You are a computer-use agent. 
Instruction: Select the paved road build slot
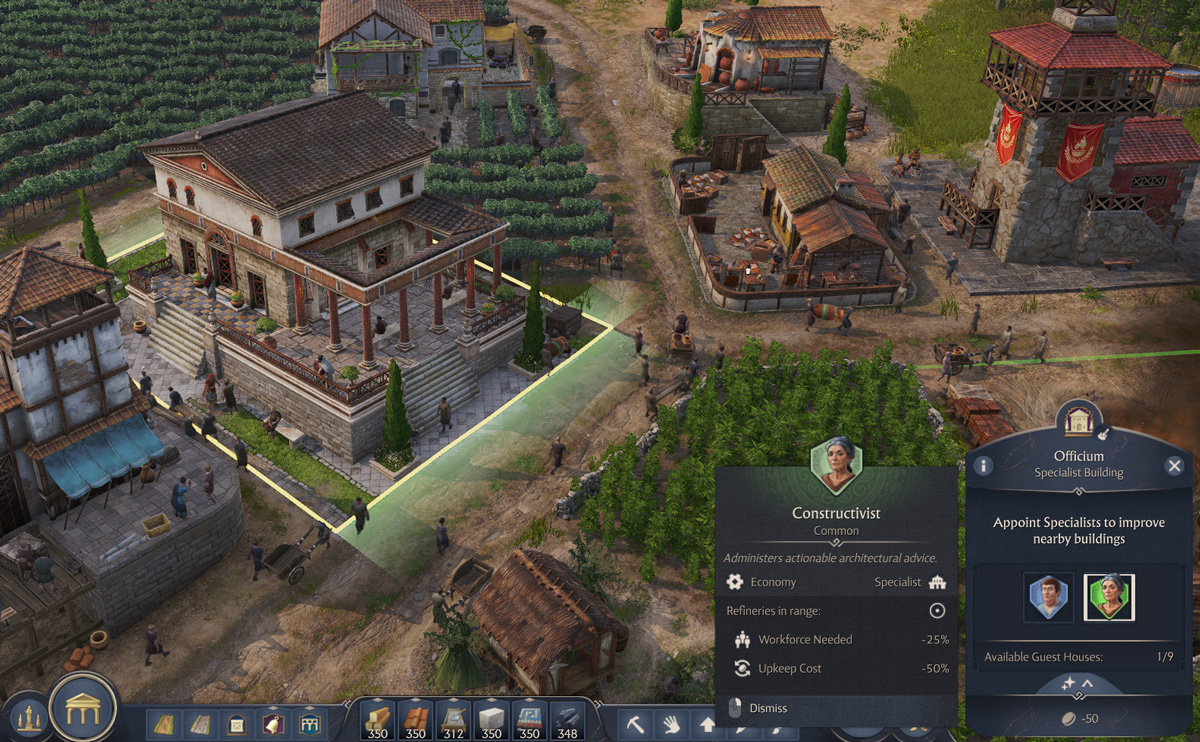[201, 723]
